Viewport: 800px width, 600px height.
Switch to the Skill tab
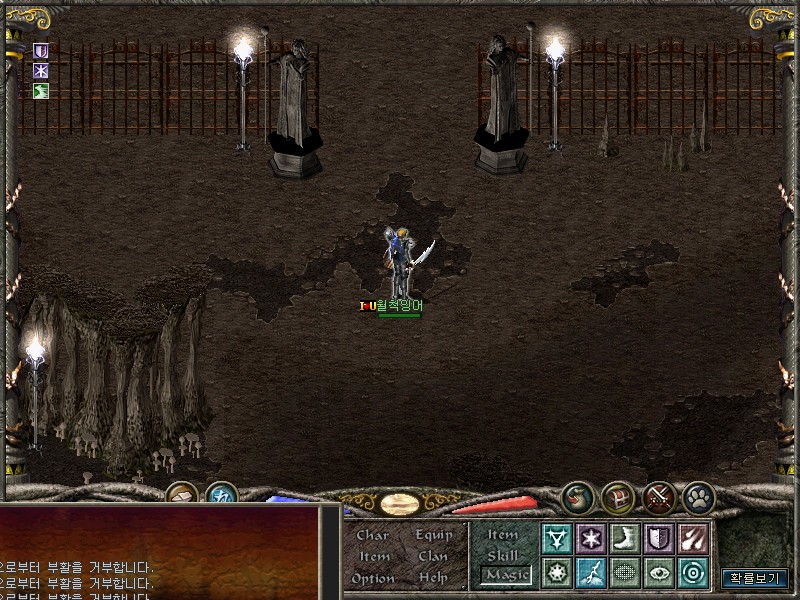click(503, 555)
